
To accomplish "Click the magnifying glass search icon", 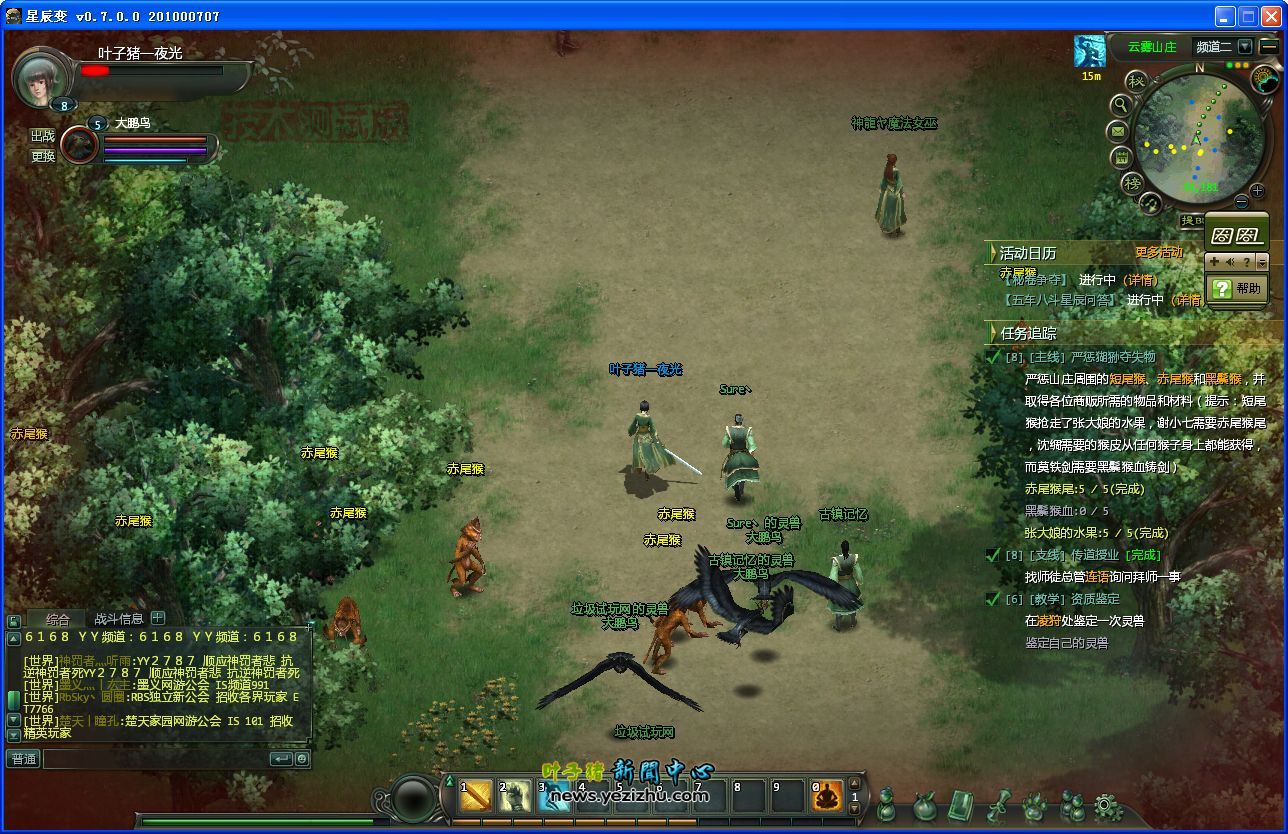I will [1121, 104].
